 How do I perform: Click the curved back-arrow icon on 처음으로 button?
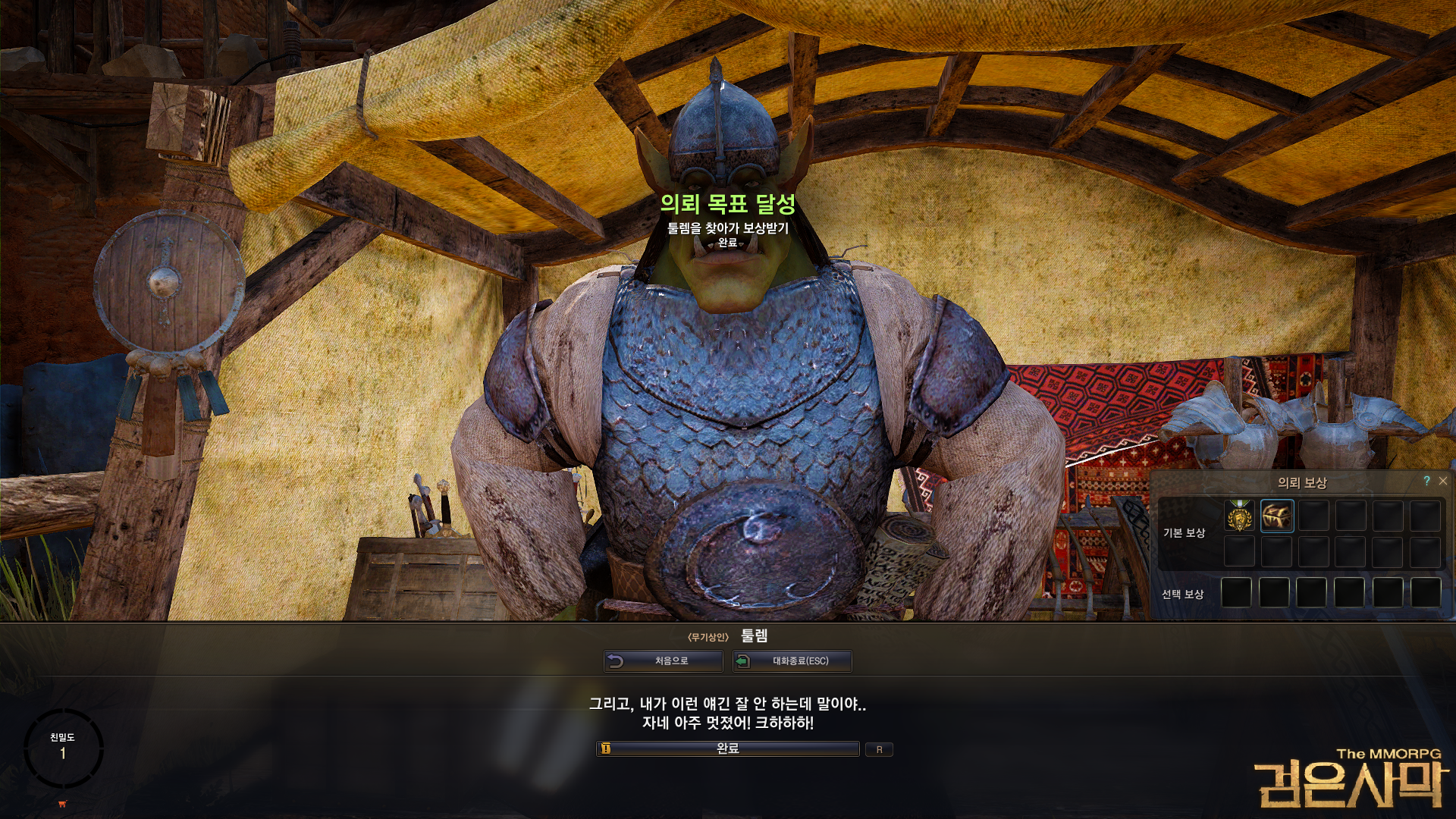616,661
